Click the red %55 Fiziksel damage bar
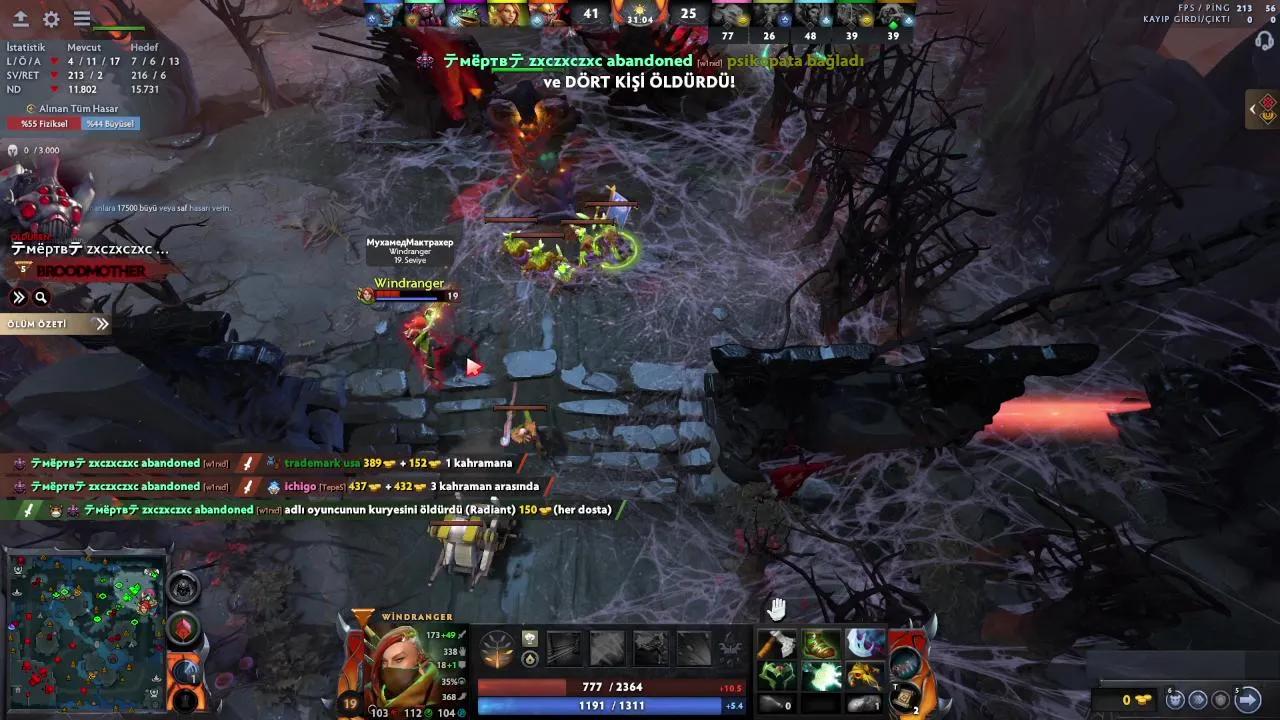Viewport: 1280px width, 720px height. [44, 123]
